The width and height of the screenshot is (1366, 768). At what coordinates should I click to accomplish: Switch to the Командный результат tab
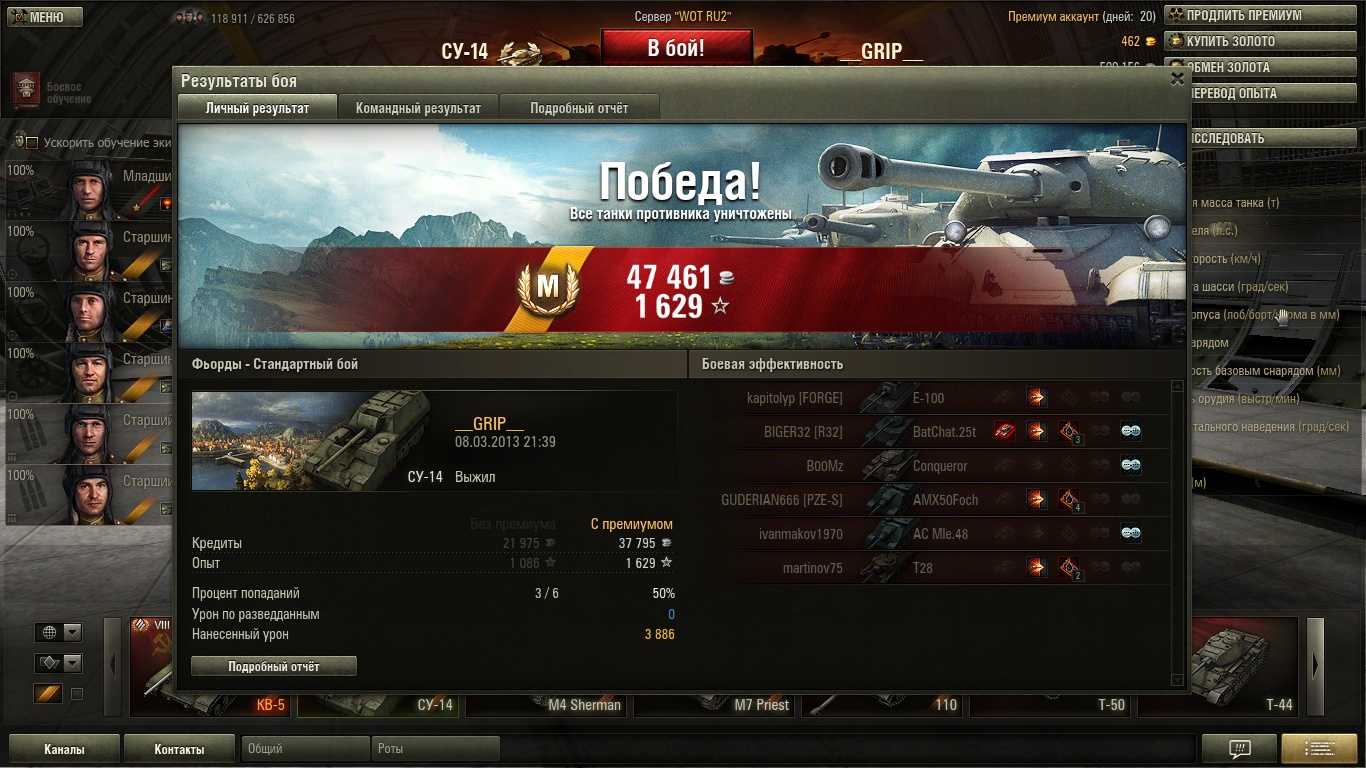(x=418, y=108)
